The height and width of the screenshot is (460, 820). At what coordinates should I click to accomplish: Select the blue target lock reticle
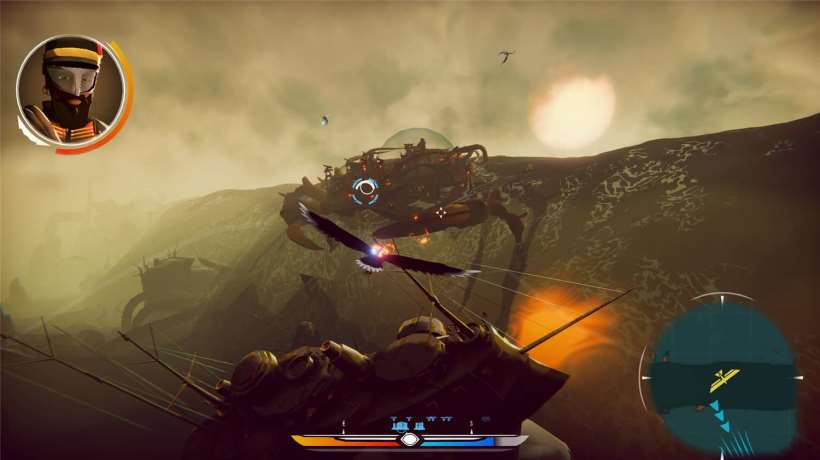(x=365, y=189)
